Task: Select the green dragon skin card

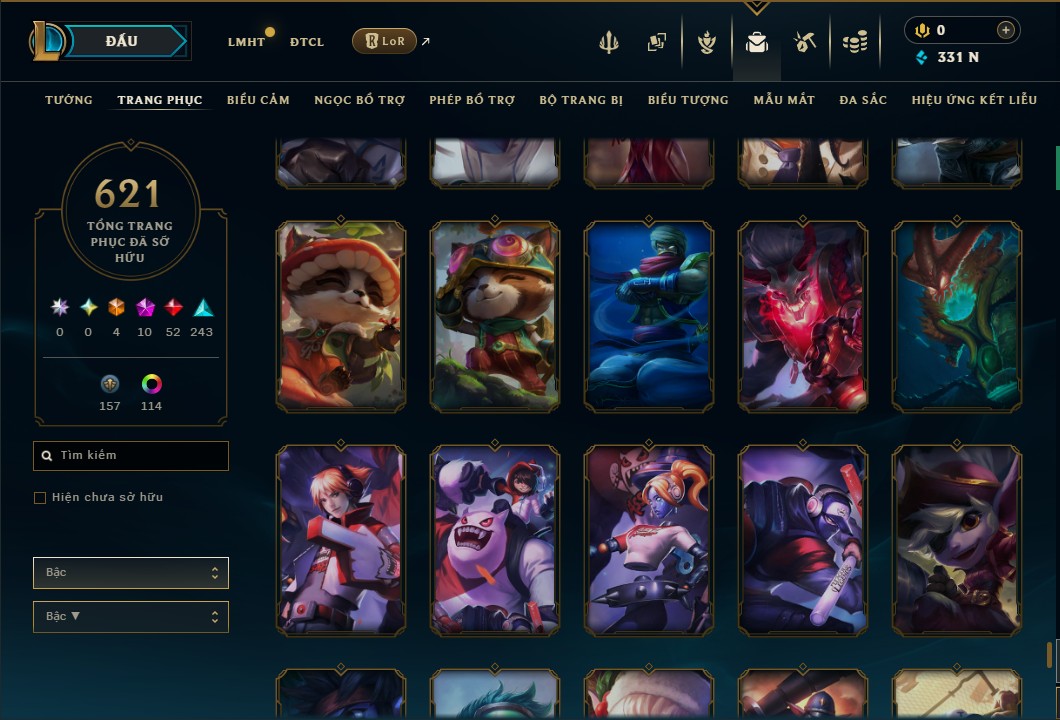Action: click(956, 316)
